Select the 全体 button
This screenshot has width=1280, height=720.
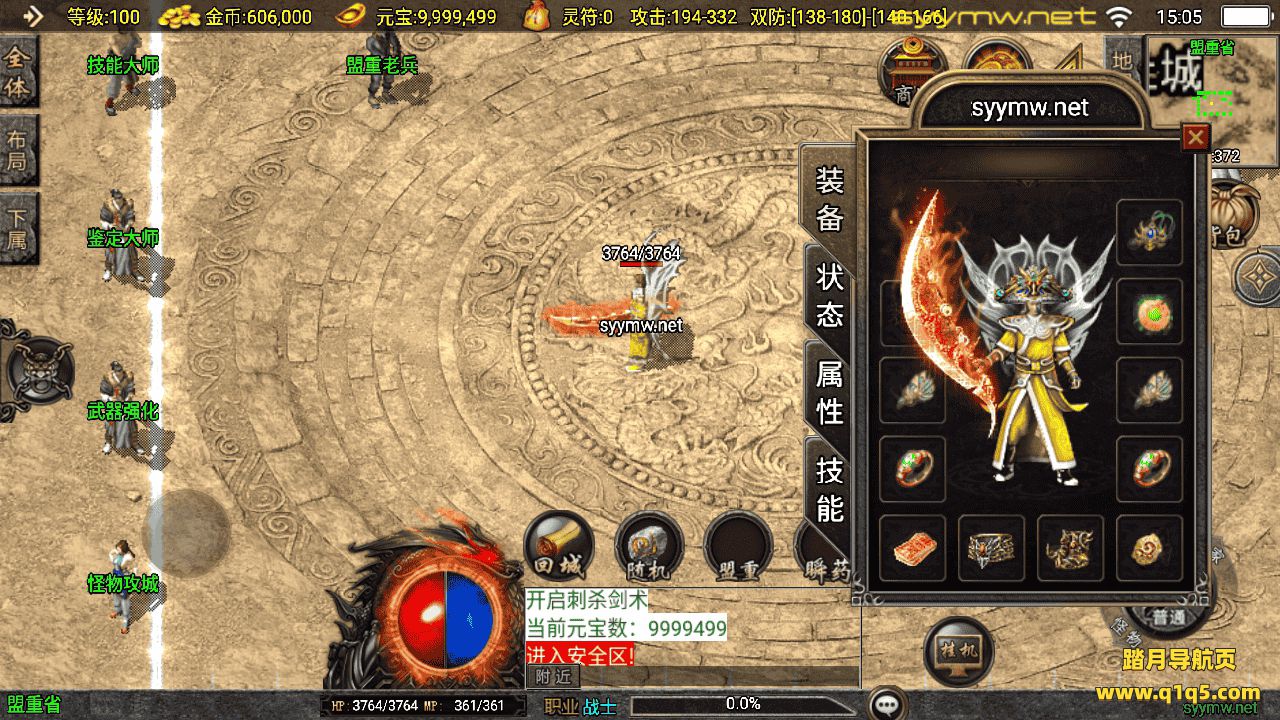click(x=18, y=73)
